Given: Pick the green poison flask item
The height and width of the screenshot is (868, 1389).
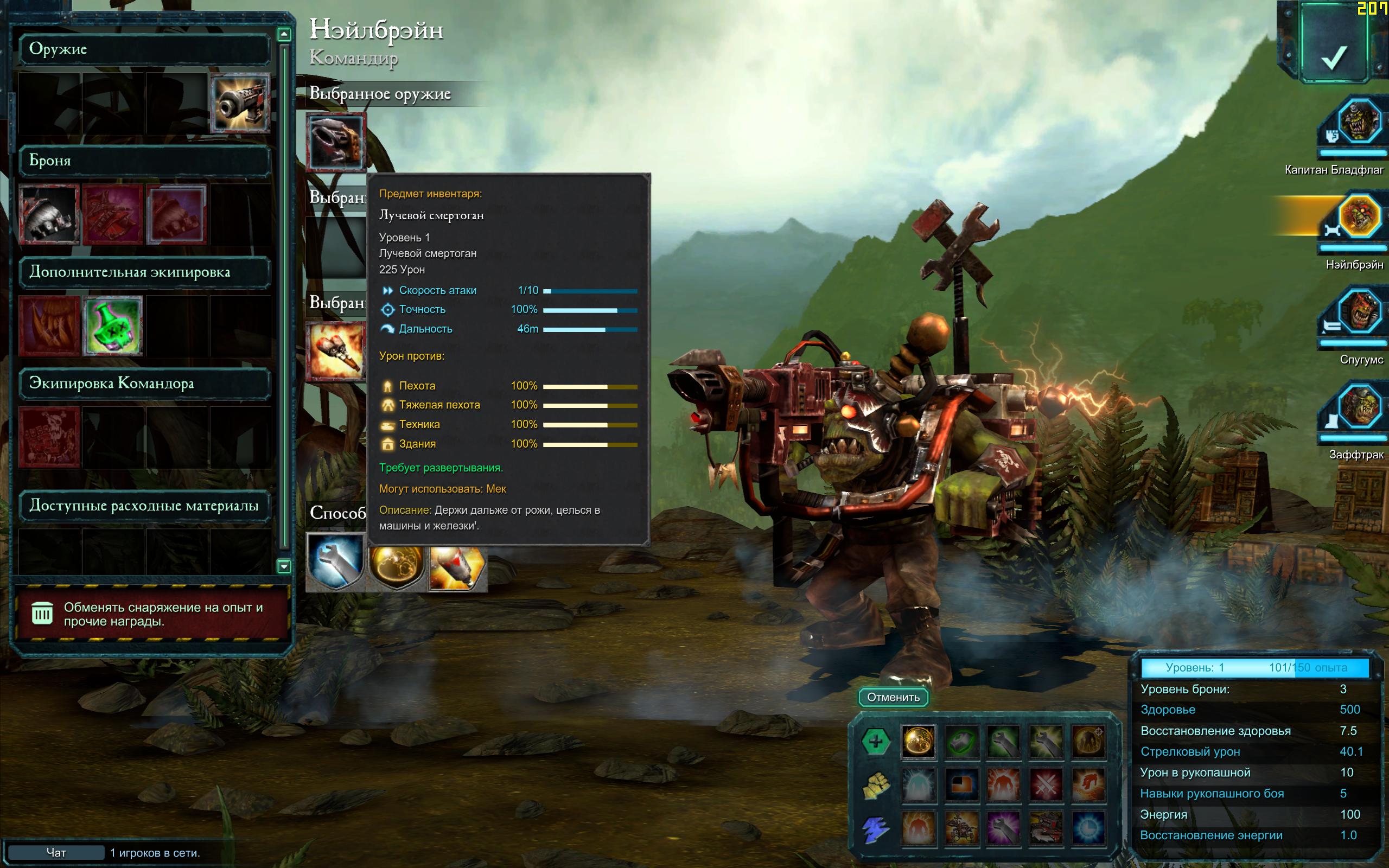Looking at the screenshot, I should click(x=112, y=325).
